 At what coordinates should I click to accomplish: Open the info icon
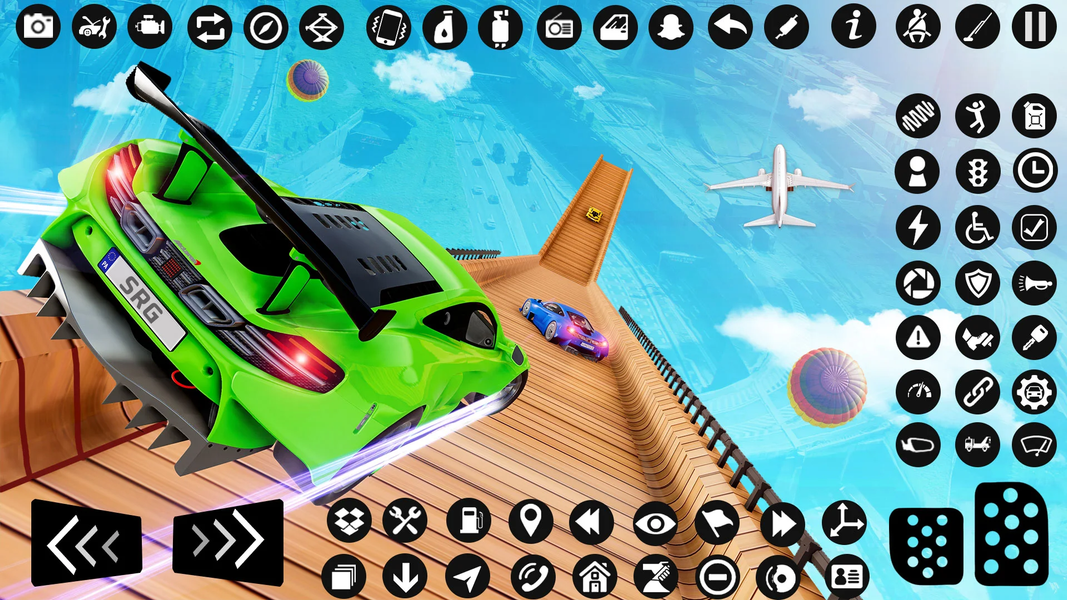(853, 27)
